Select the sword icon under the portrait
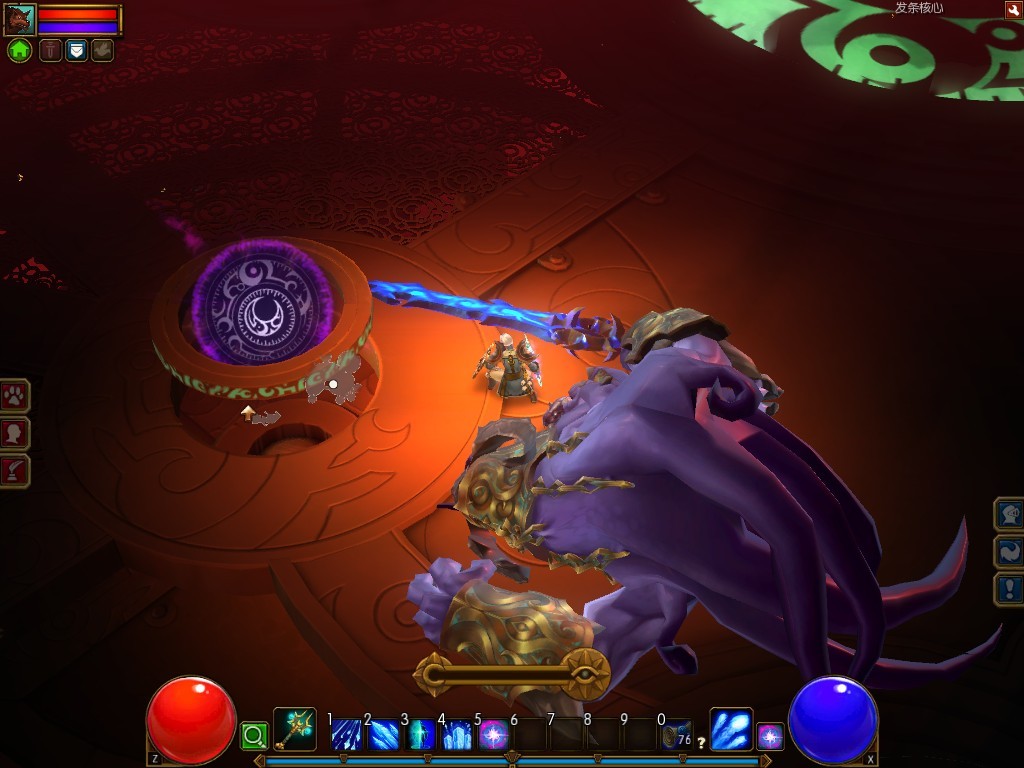The height and width of the screenshot is (768, 1024). [x=50, y=50]
